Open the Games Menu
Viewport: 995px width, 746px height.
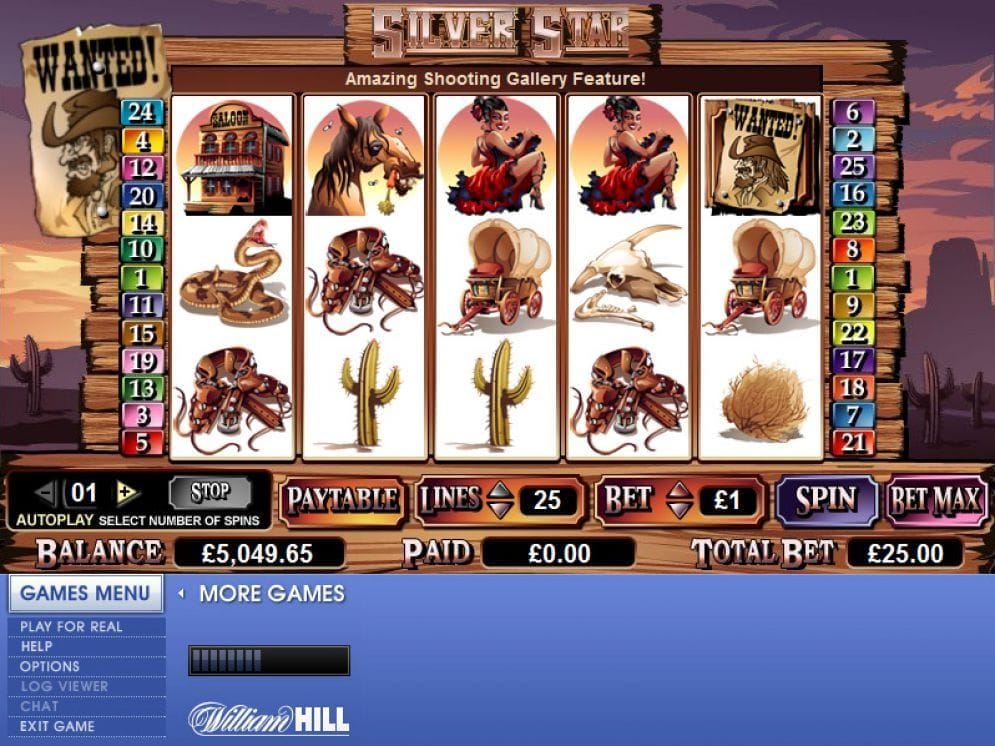tap(85, 593)
